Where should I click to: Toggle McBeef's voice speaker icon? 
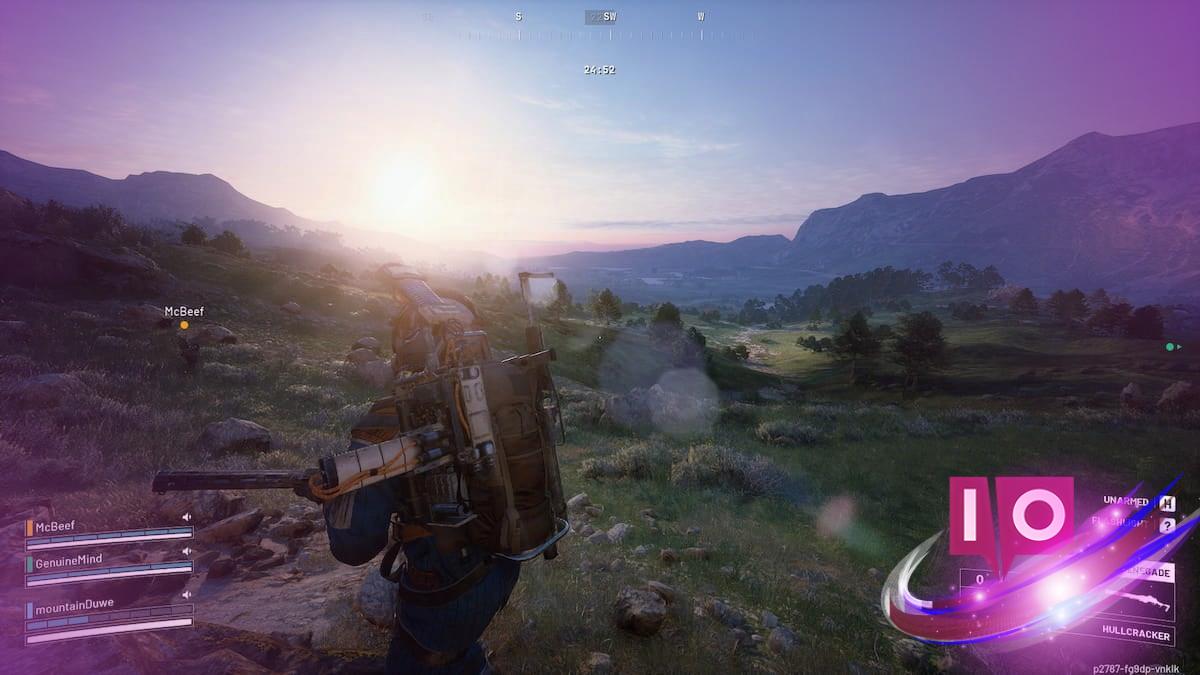coord(186,517)
